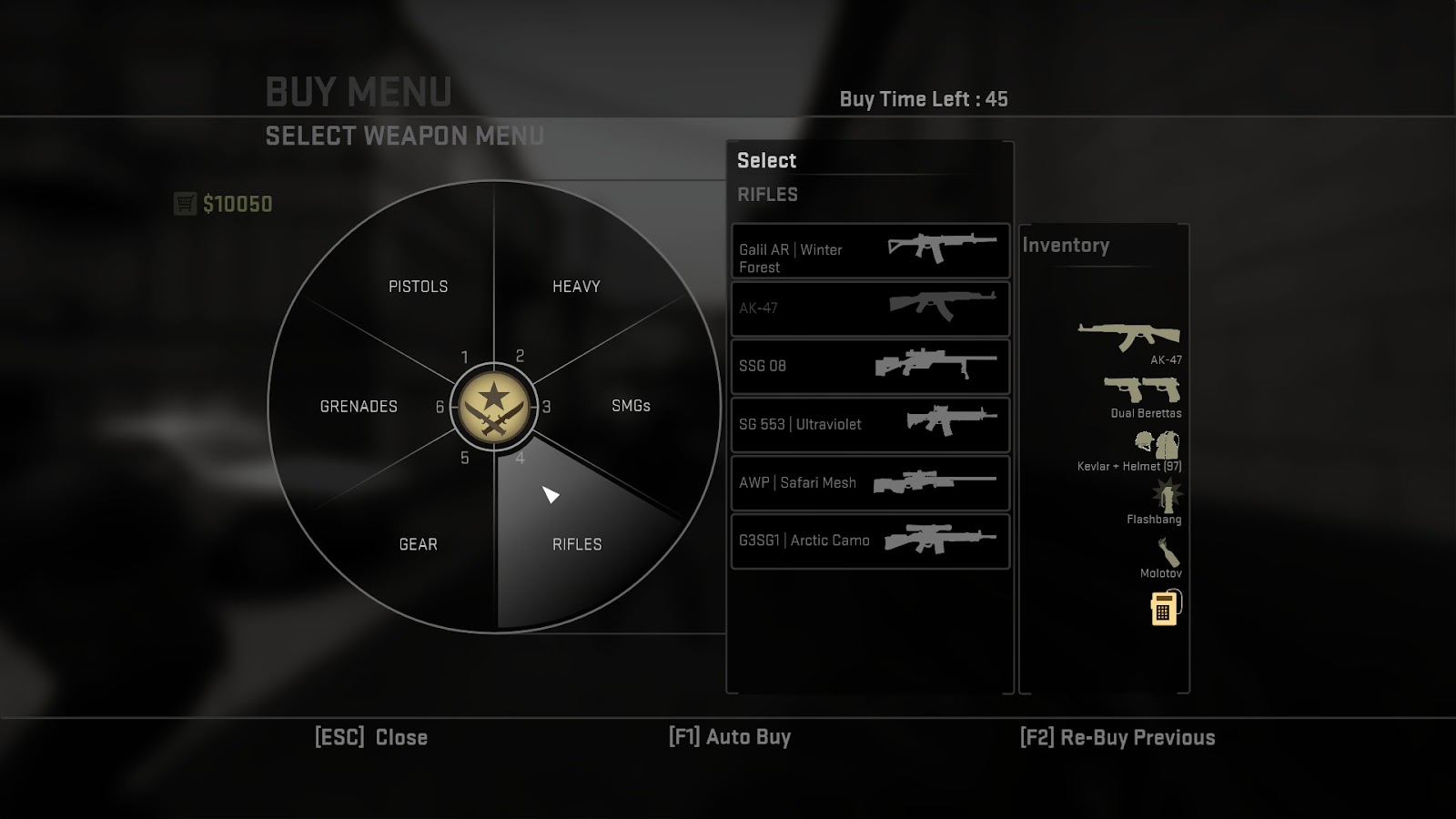Choose the SMGs segment
The height and width of the screenshot is (819, 1456).
(630, 406)
